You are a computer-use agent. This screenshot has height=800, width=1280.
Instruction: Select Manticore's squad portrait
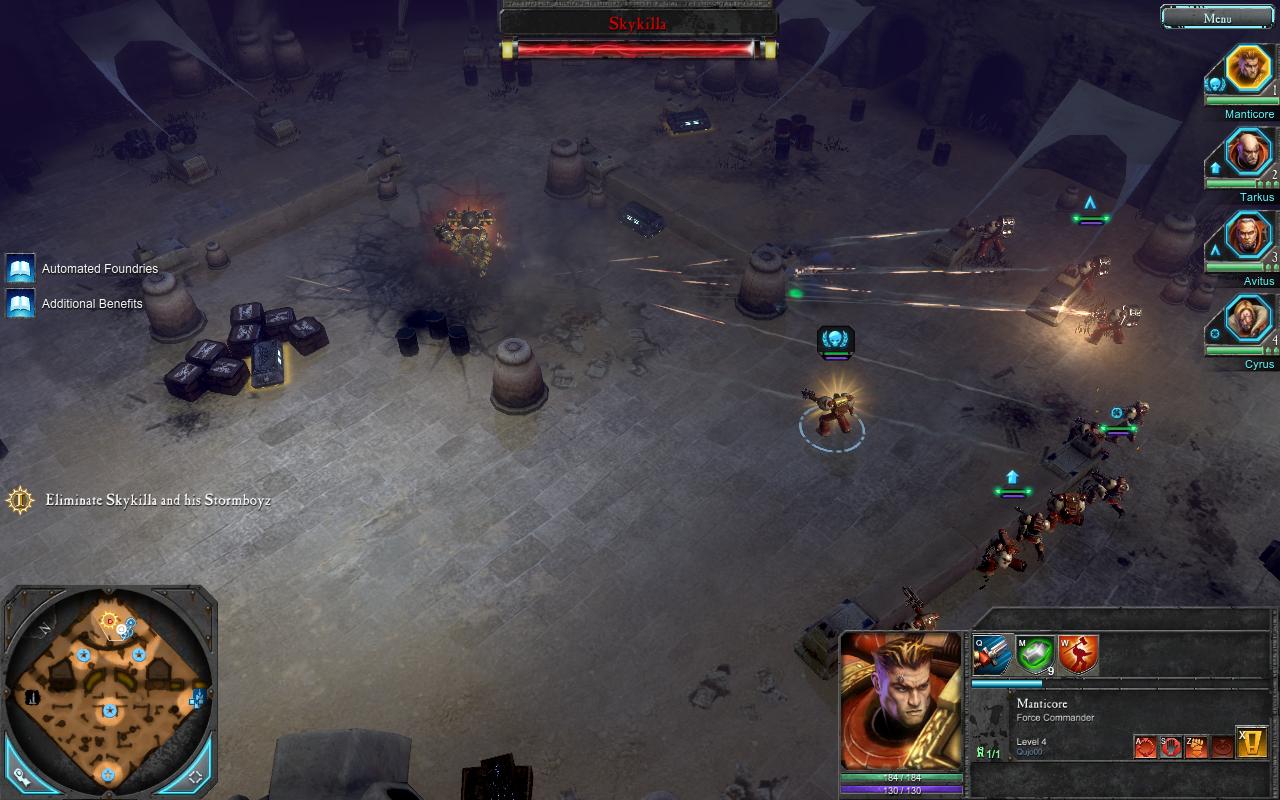(1248, 70)
